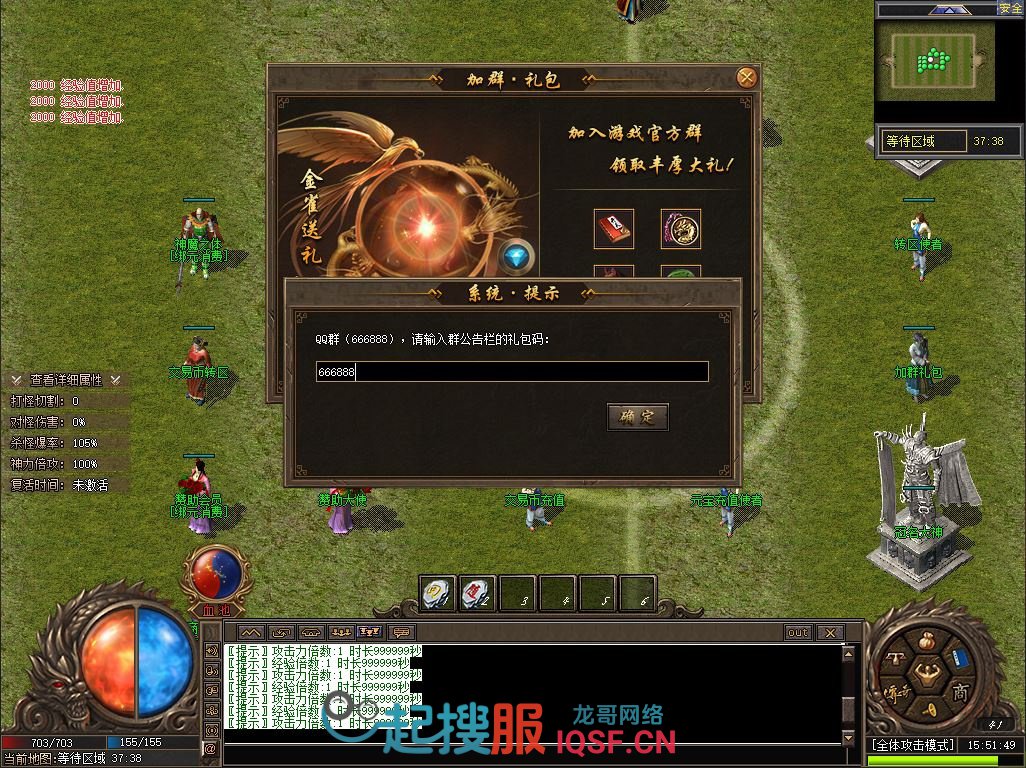Click the golden horn icon

coord(928,708)
